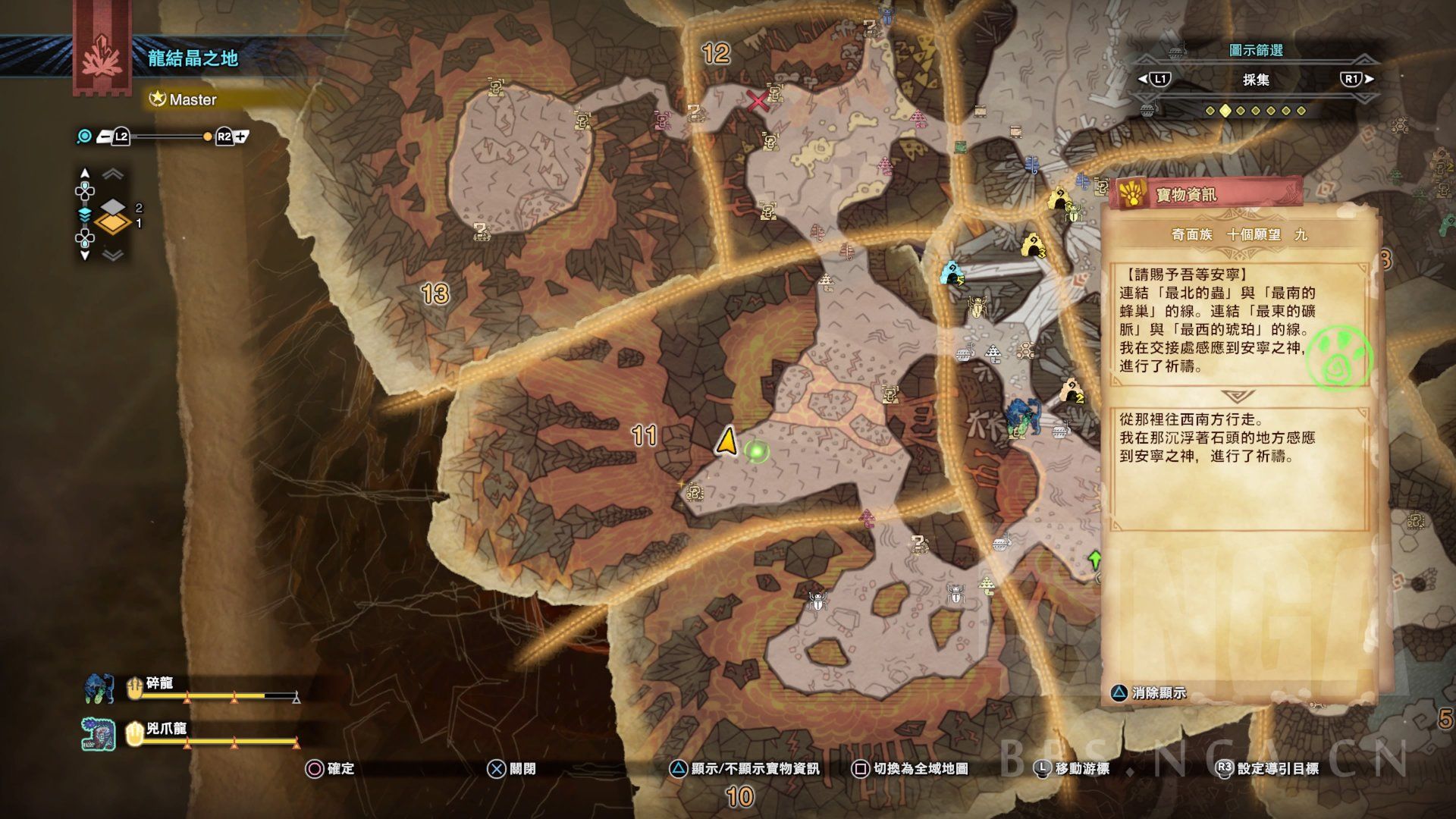Choose the yellow camp 3 marker

point(1032,246)
